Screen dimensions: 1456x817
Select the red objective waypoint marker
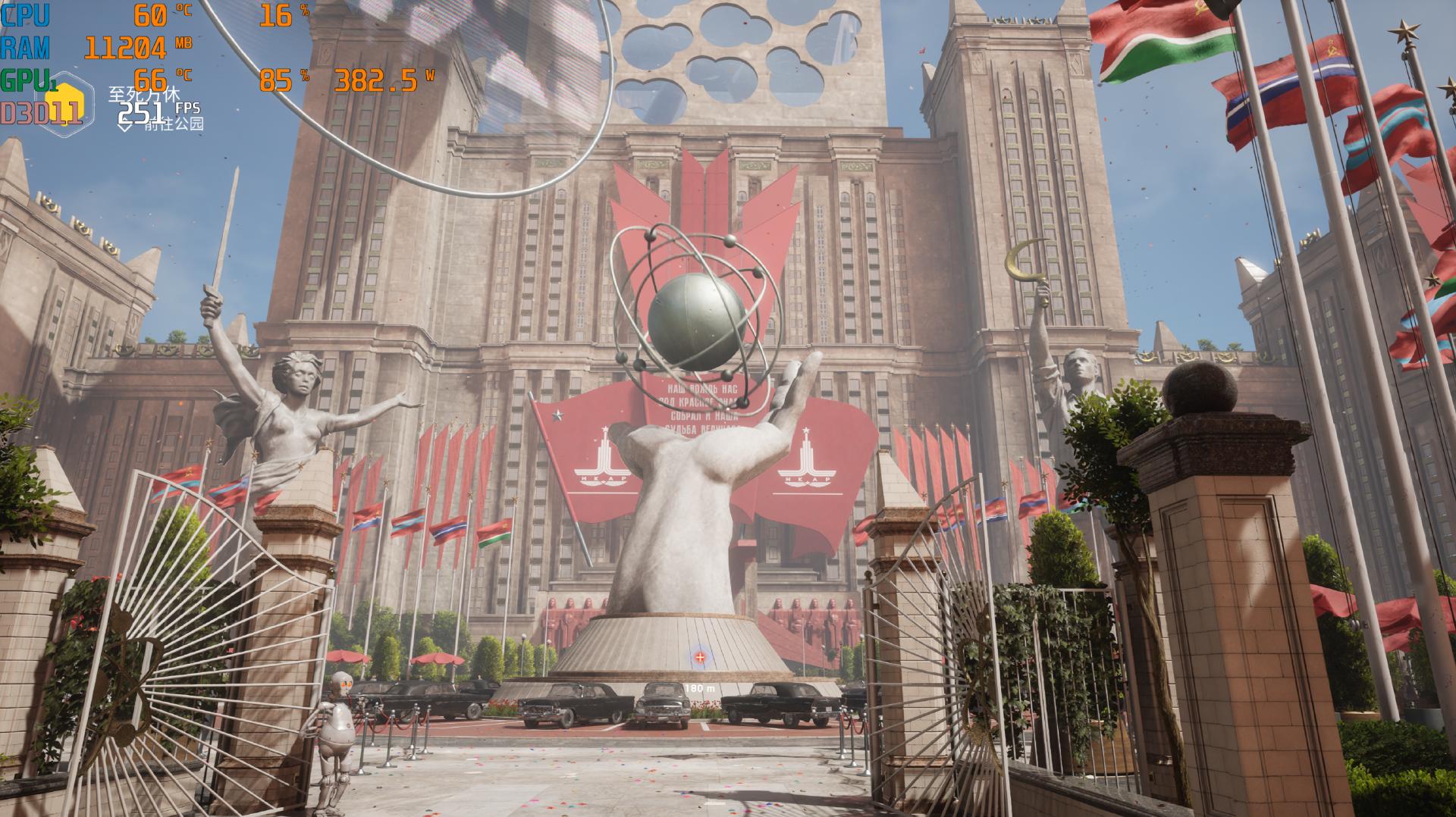(x=699, y=658)
